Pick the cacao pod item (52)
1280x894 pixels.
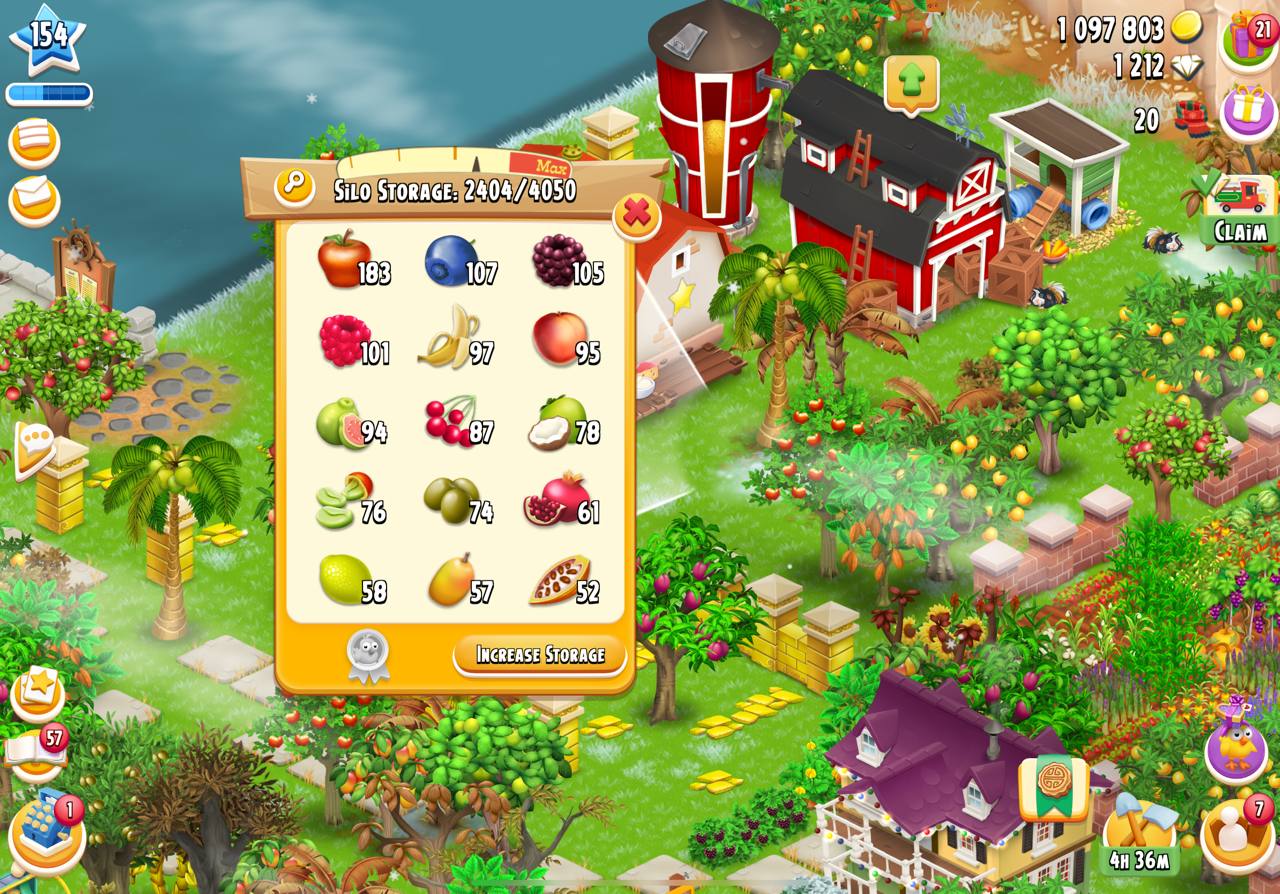(x=556, y=580)
